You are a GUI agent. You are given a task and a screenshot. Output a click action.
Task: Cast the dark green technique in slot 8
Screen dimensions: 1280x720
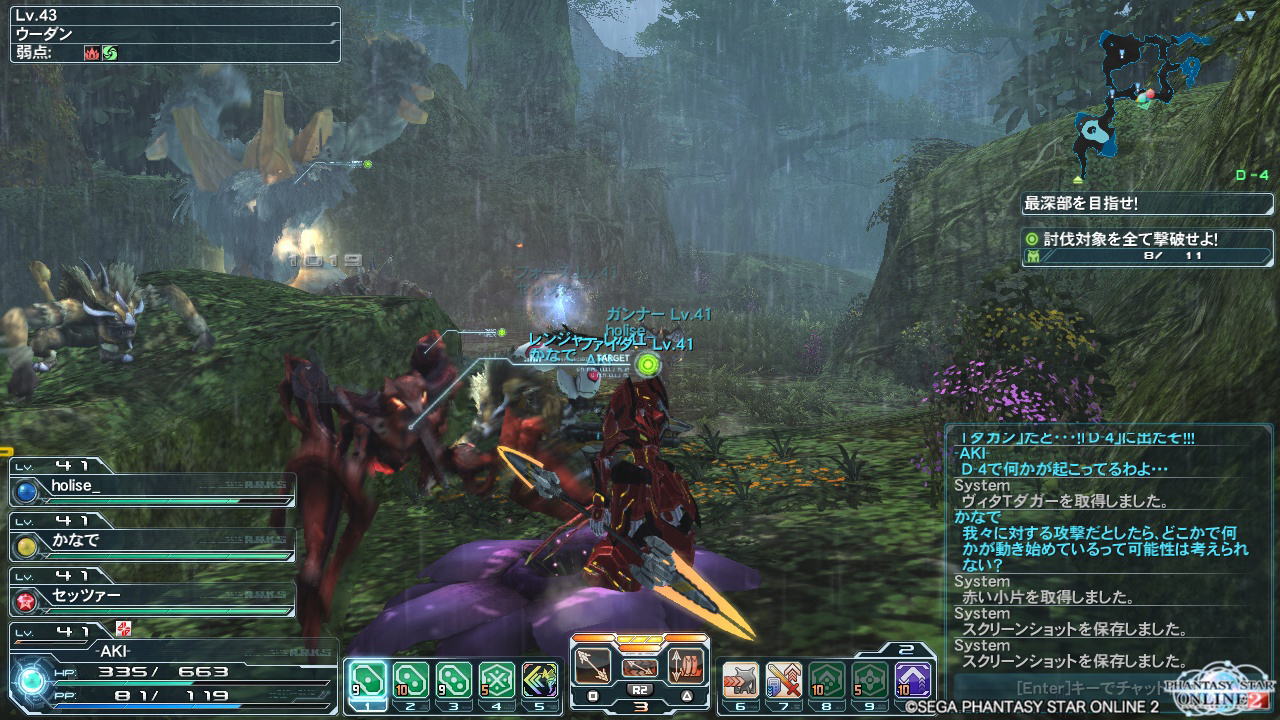coord(826,679)
